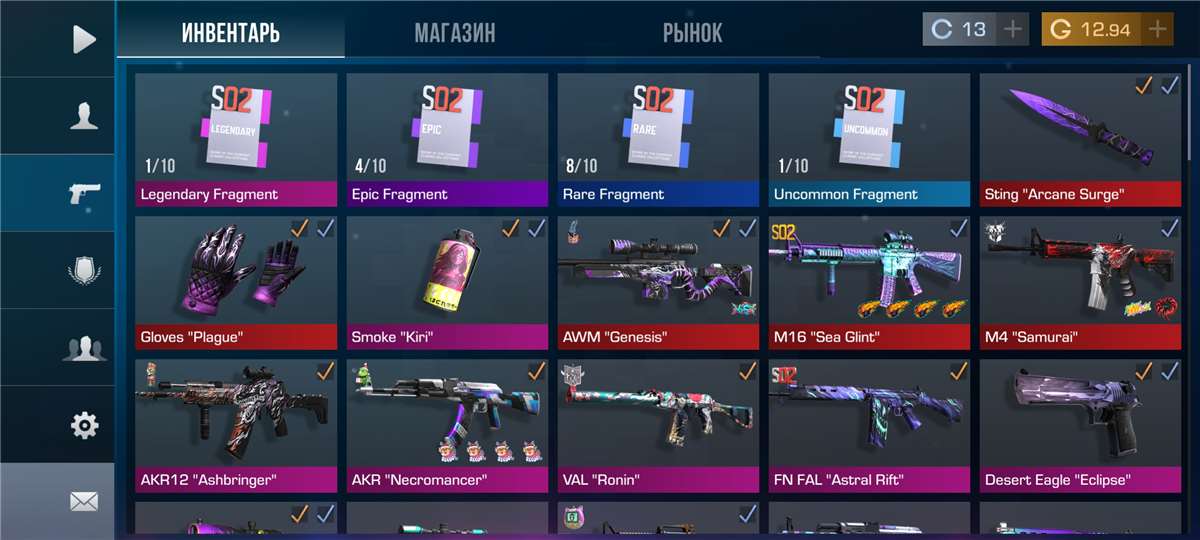The width and height of the screenshot is (1200, 540).
Task: Select the Инвентарь tab
Action: (231, 32)
